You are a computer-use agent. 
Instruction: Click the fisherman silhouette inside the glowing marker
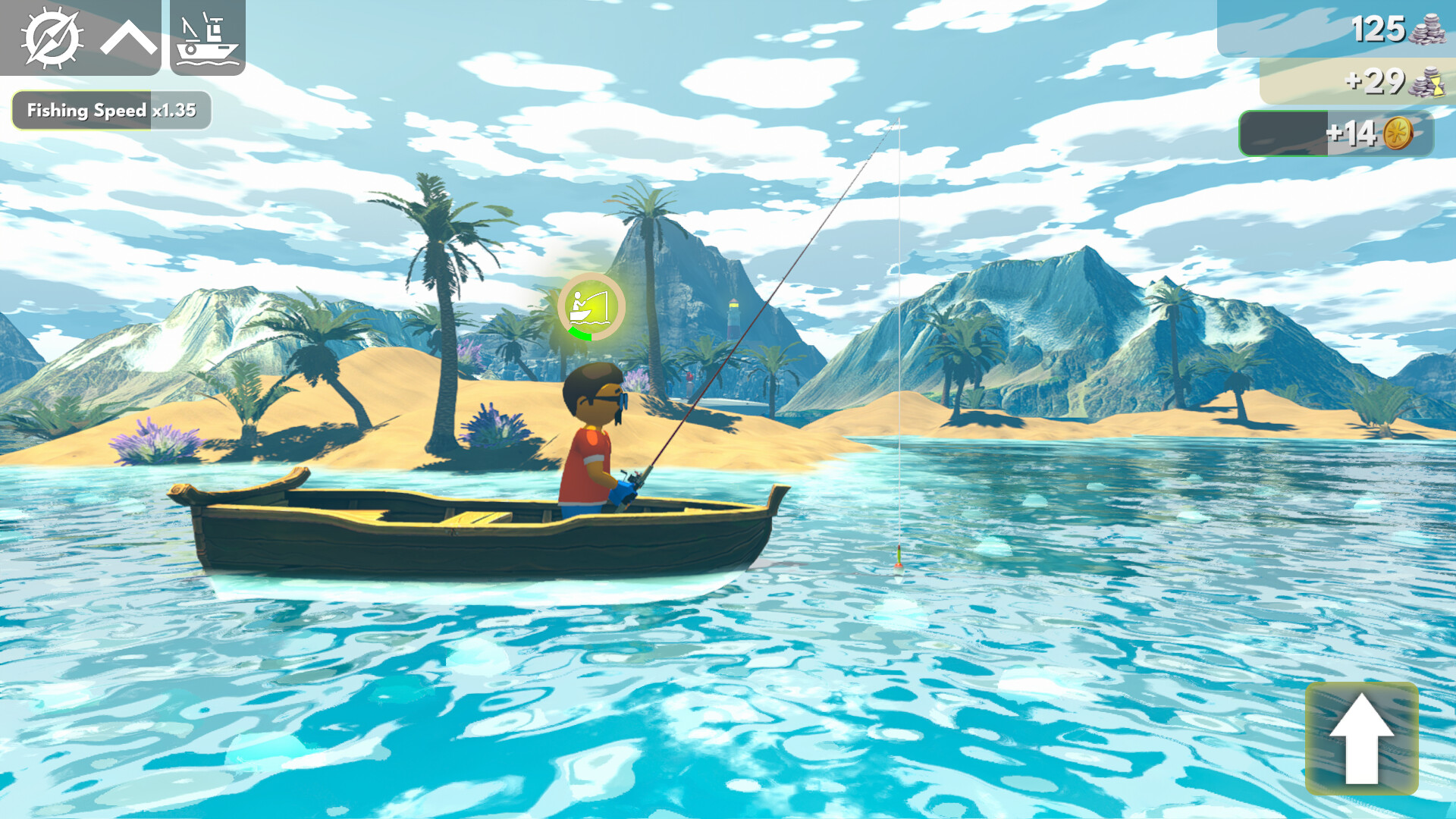pyautogui.click(x=580, y=303)
